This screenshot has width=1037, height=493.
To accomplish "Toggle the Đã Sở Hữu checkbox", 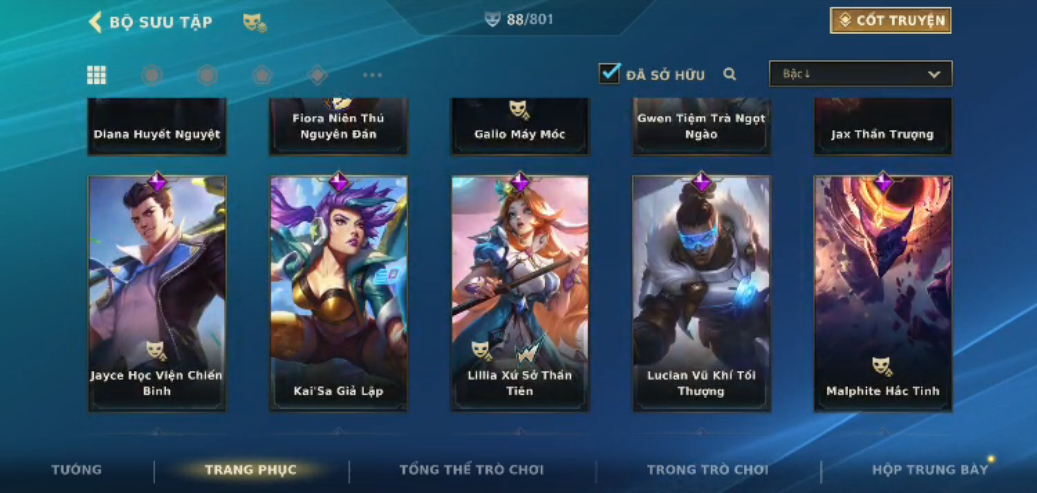I will tap(609, 73).
